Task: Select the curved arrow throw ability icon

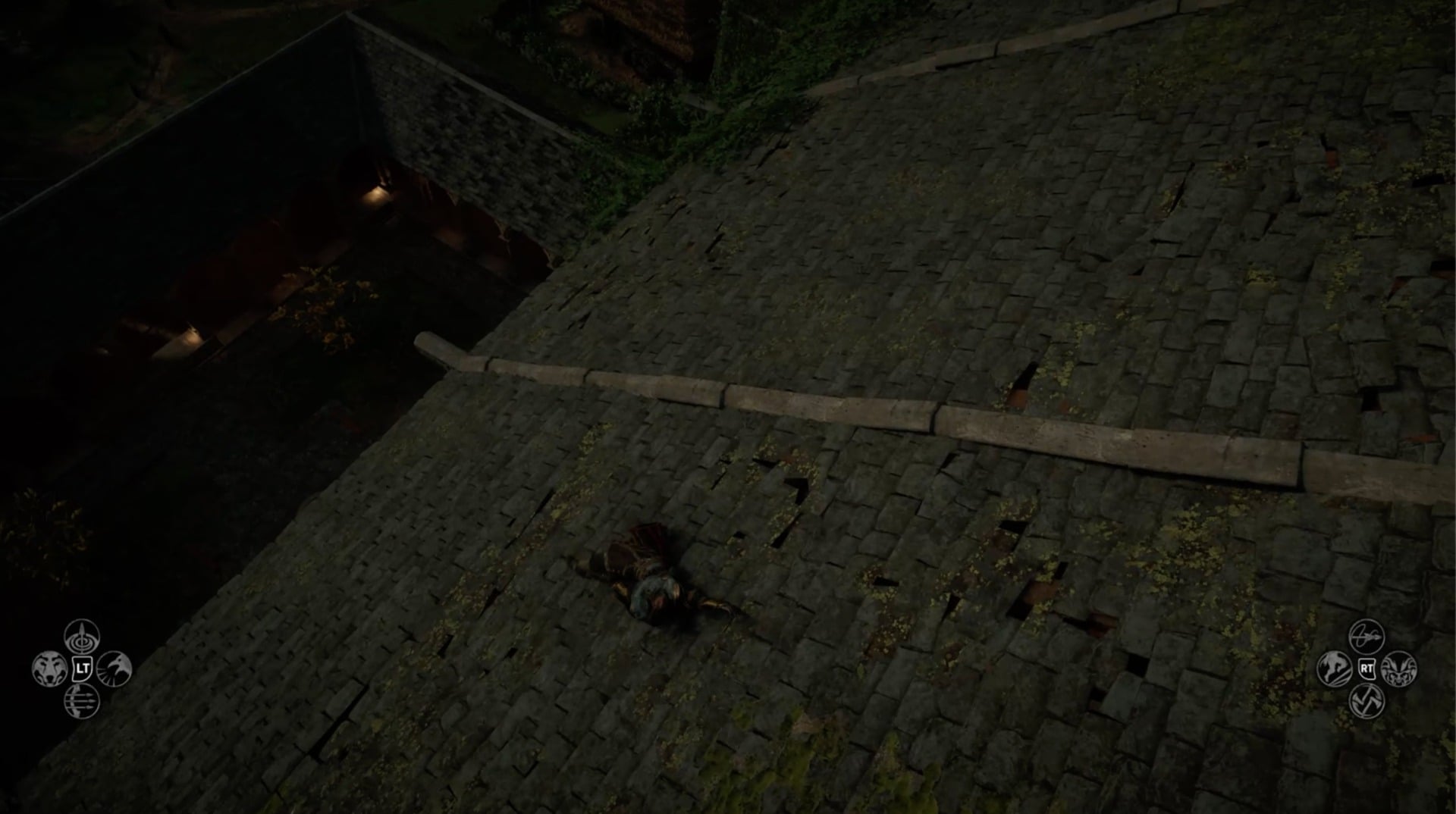Action: tap(1367, 635)
